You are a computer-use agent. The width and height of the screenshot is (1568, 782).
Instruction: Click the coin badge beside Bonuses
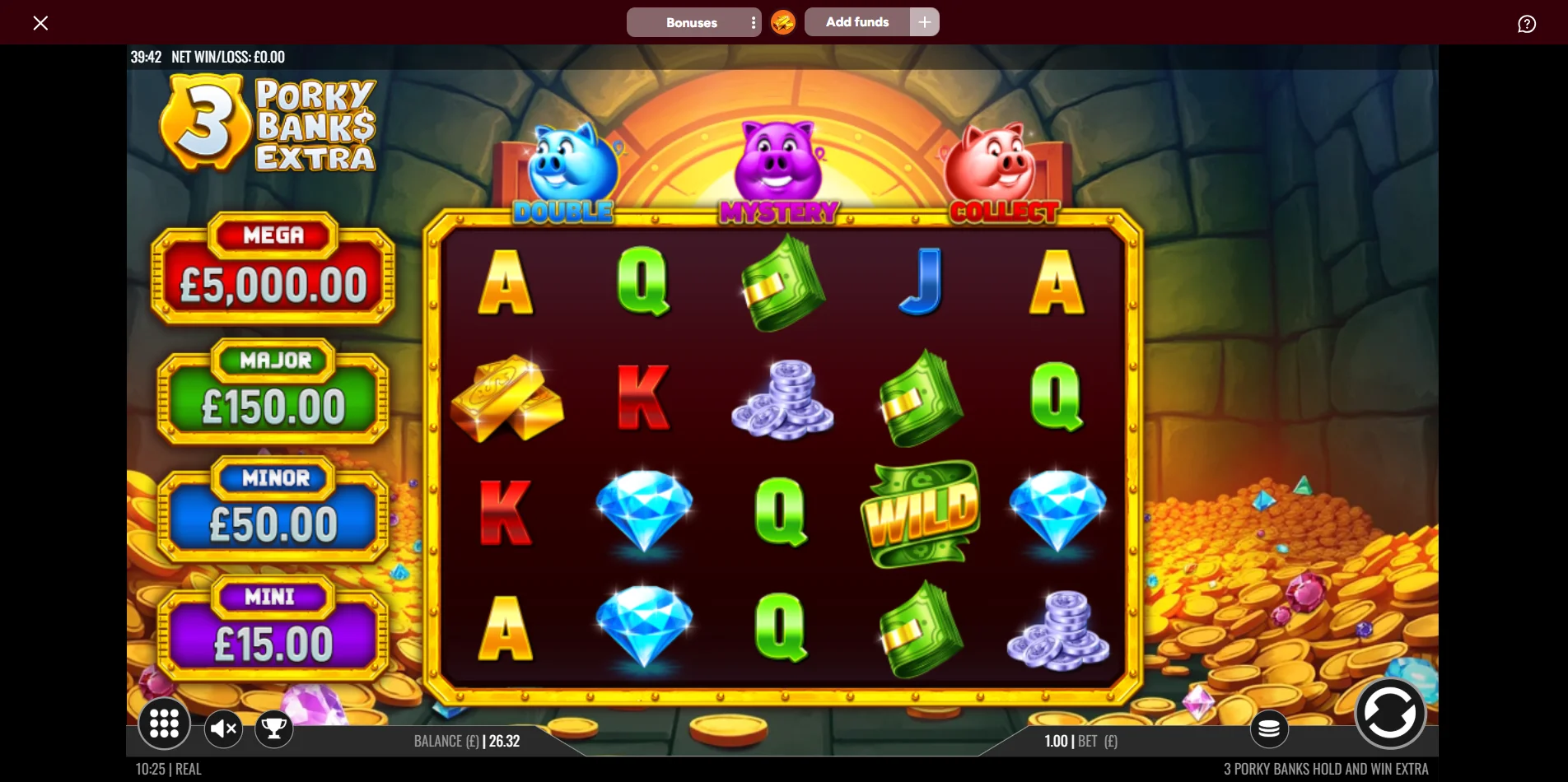pyautogui.click(x=782, y=22)
